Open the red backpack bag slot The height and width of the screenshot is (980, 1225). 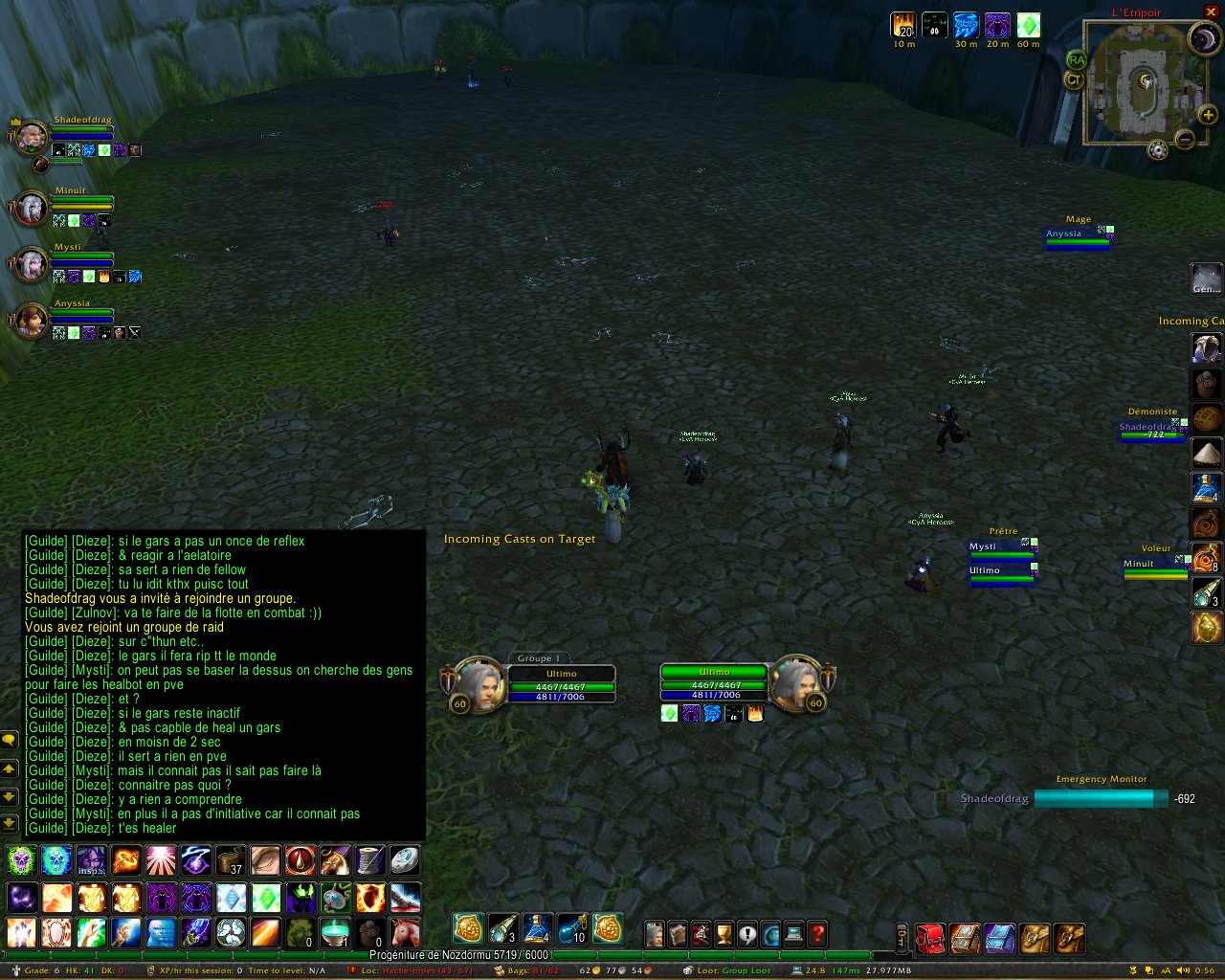[x=930, y=939]
